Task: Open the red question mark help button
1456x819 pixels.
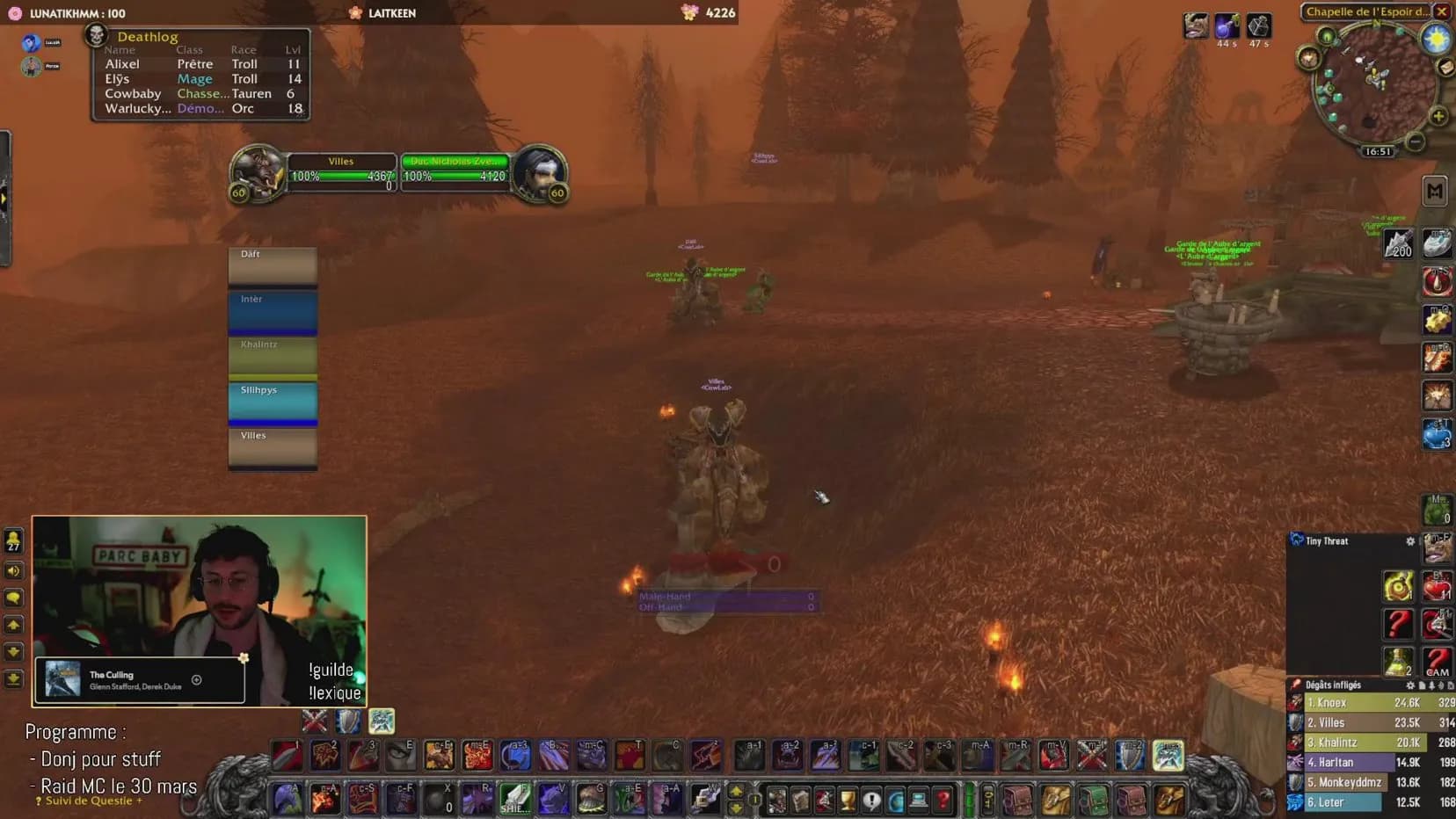Action: 943,800
